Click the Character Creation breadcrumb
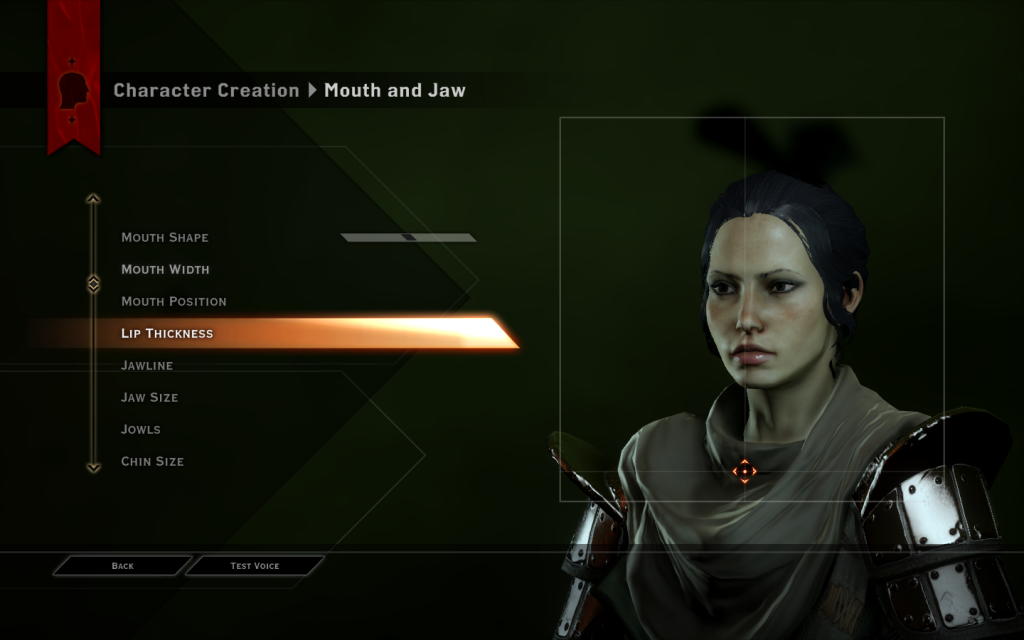The width and height of the screenshot is (1024, 640). 206,91
